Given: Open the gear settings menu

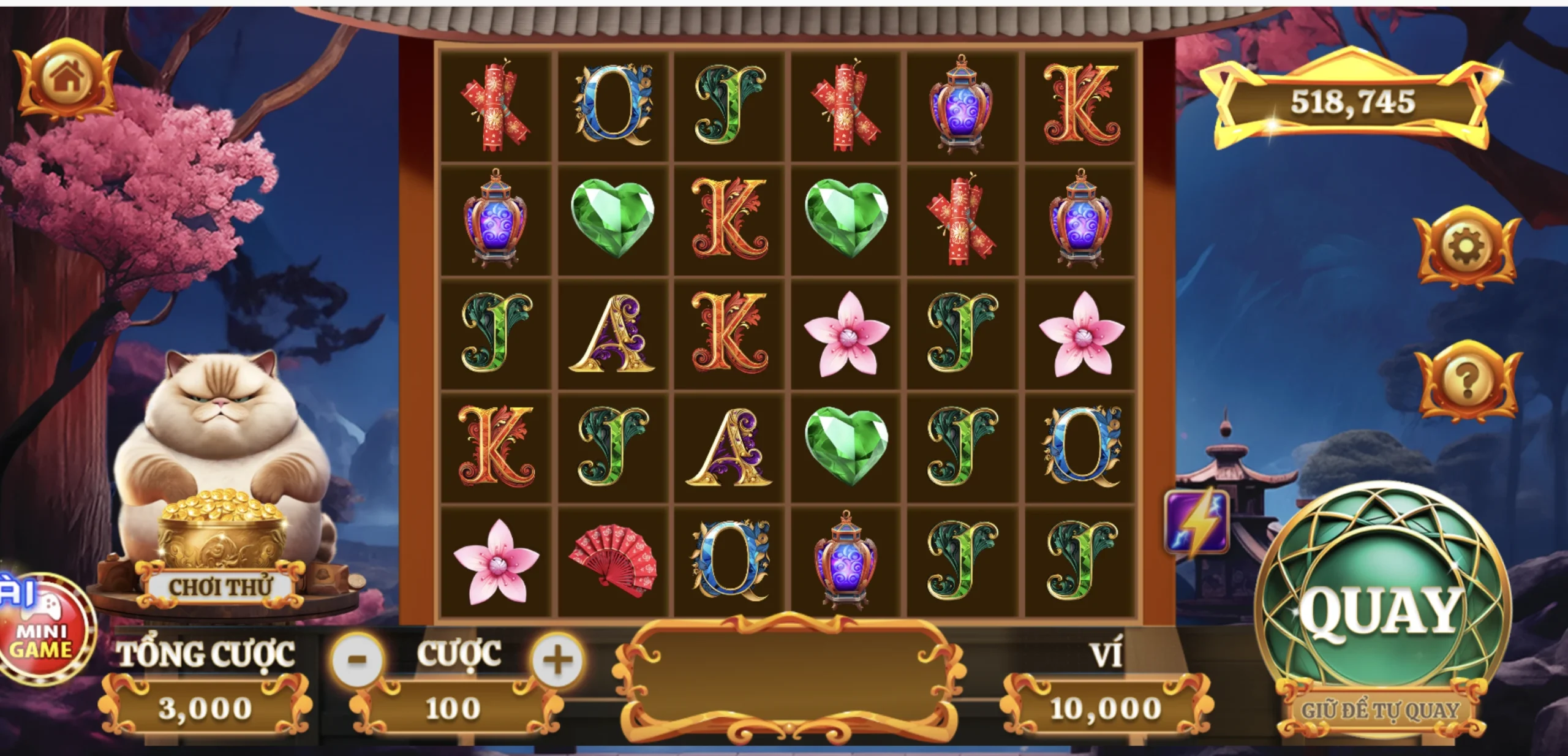Looking at the screenshot, I should pyautogui.click(x=1467, y=247).
